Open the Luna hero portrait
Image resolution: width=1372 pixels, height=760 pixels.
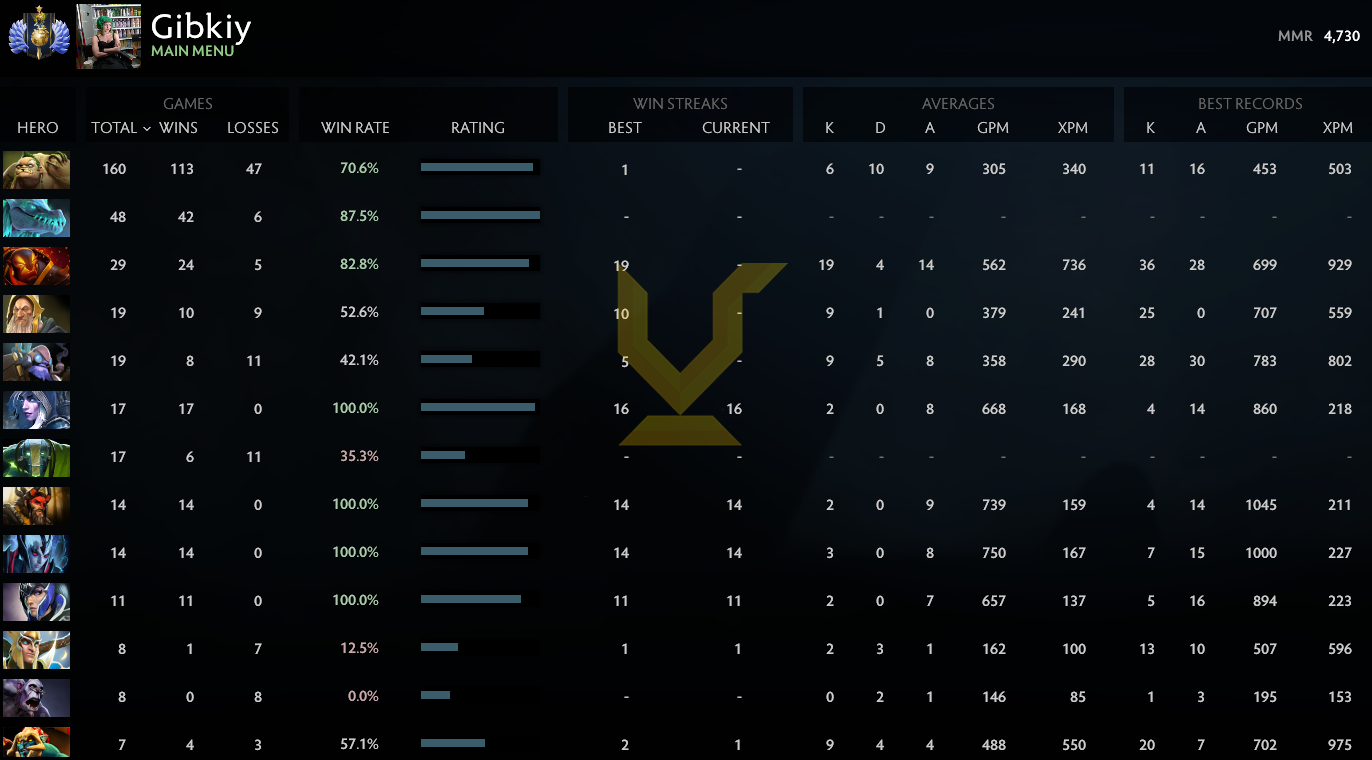(36, 601)
